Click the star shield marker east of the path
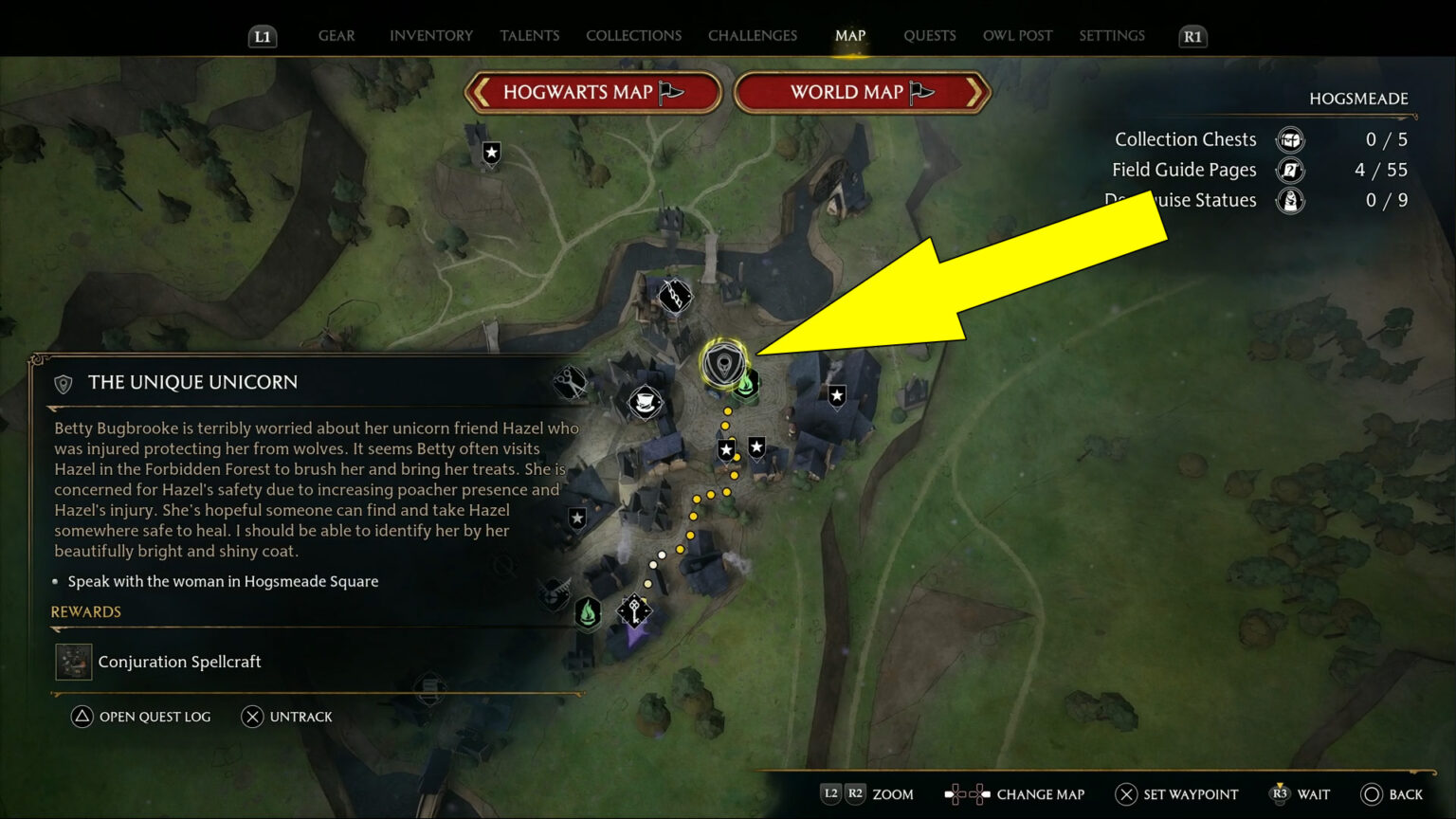 835,394
